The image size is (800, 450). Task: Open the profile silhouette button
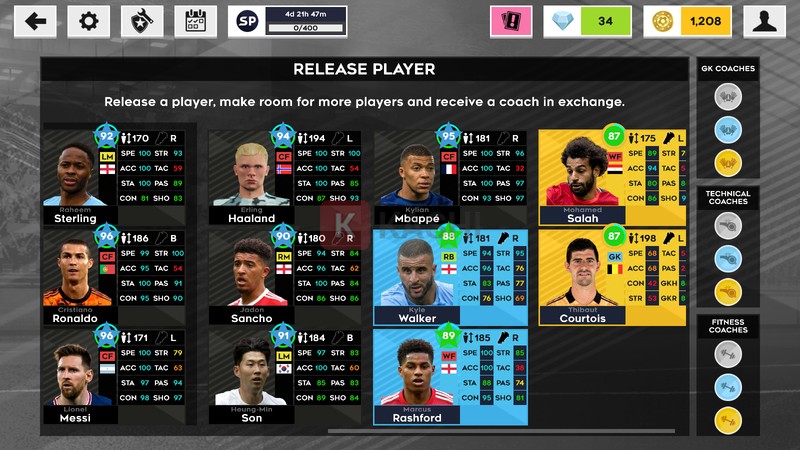pos(765,21)
